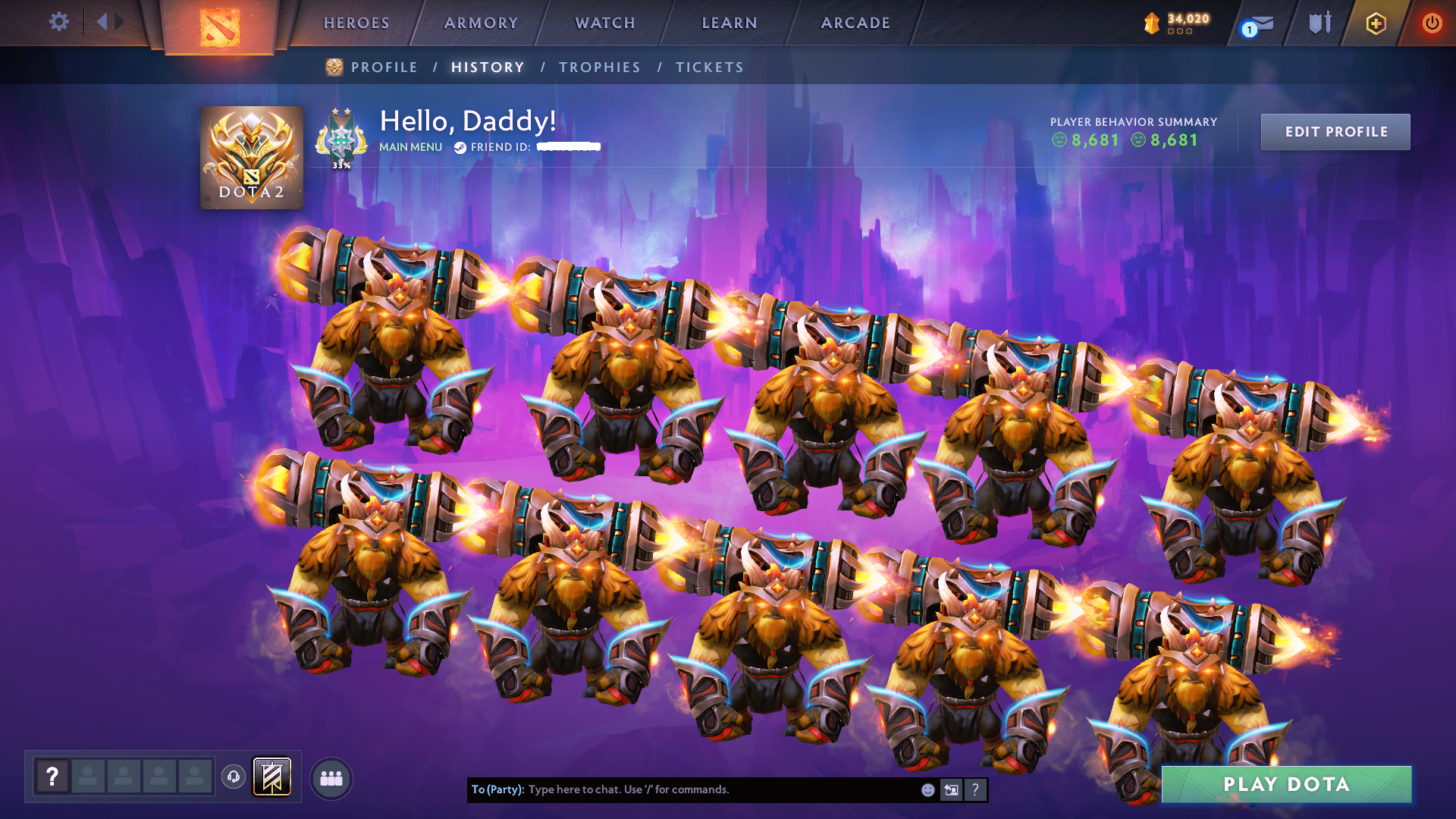The height and width of the screenshot is (819, 1456).
Task: Open the friends list icon
Action: 331,777
